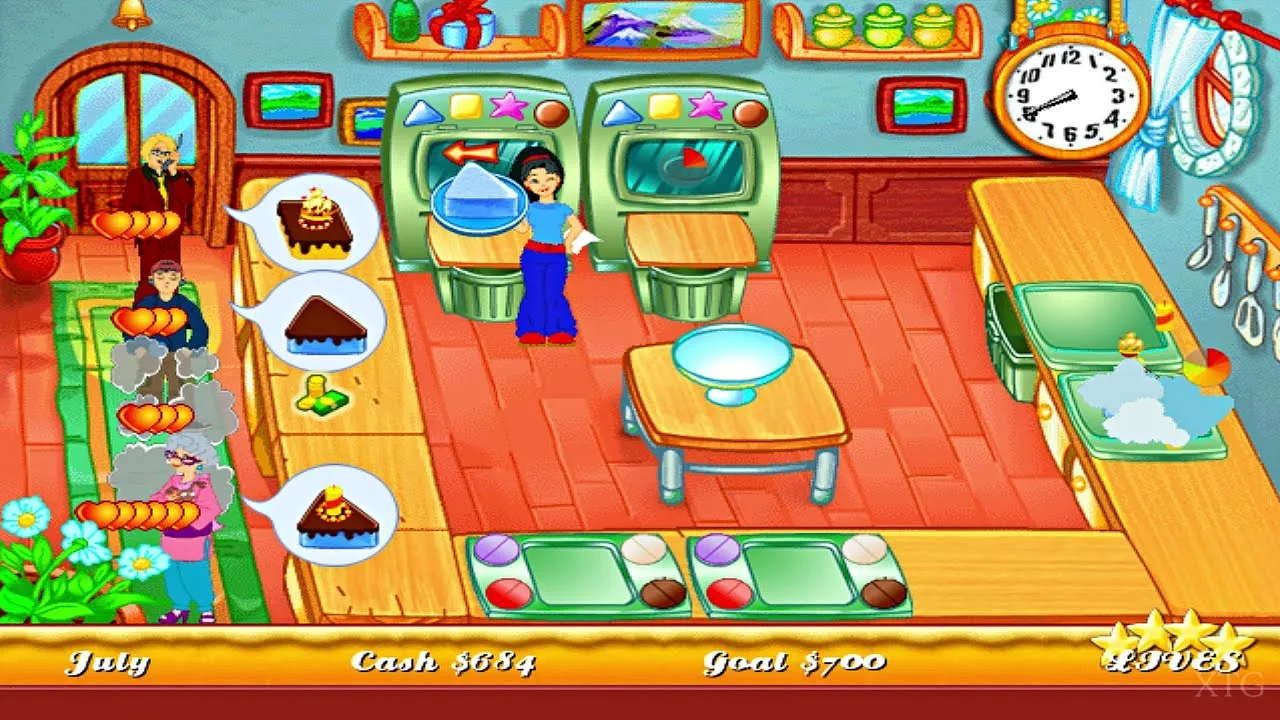Select the pink star shape on the timer oven
The image size is (1280, 720).
pos(708,106)
